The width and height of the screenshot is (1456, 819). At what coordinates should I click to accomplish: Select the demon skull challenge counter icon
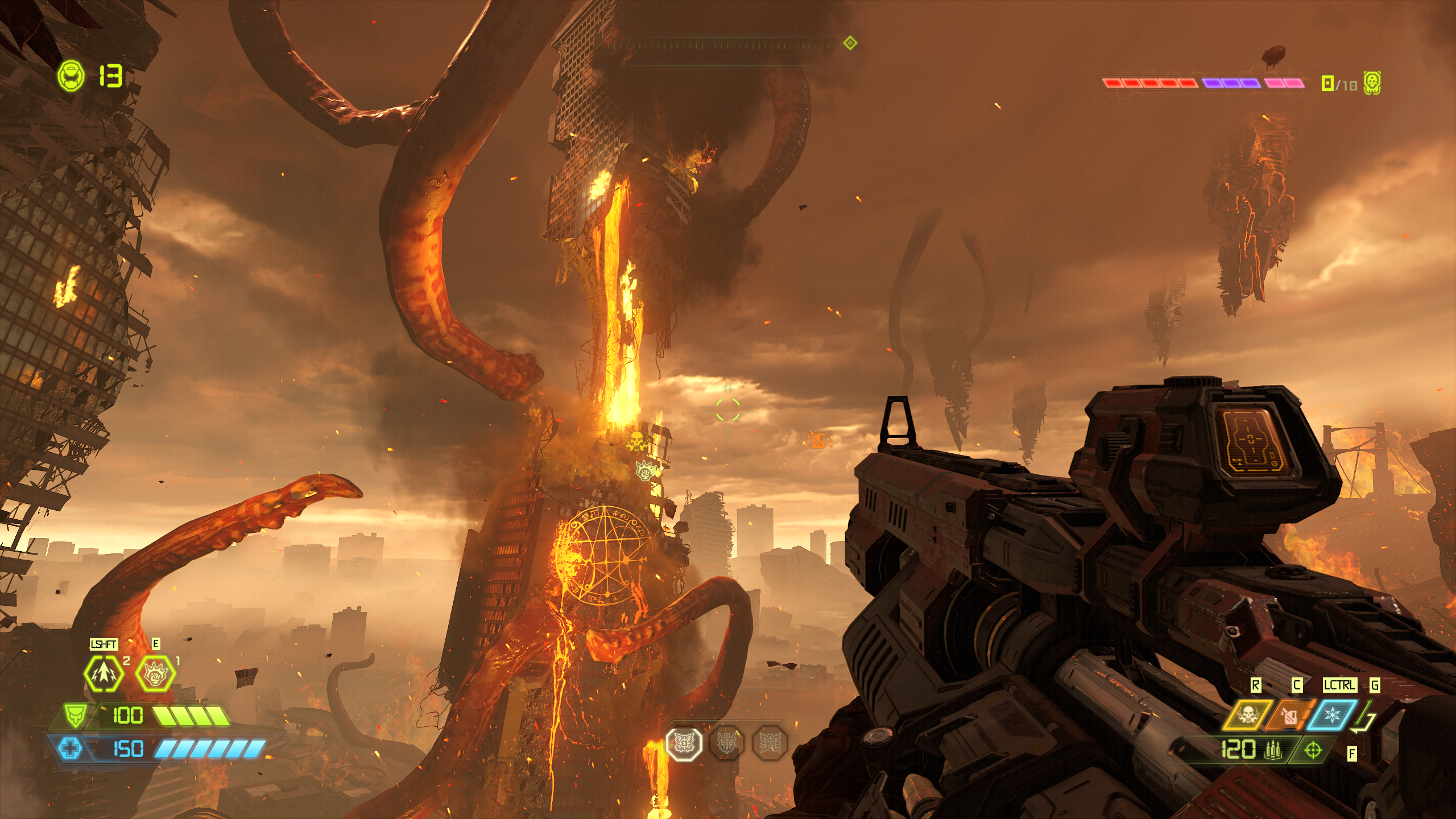1372,84
